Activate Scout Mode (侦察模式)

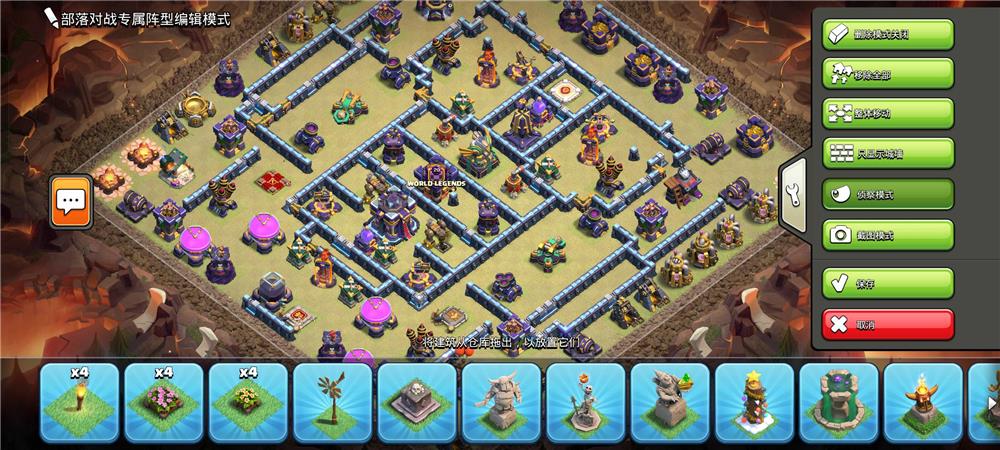888,194
